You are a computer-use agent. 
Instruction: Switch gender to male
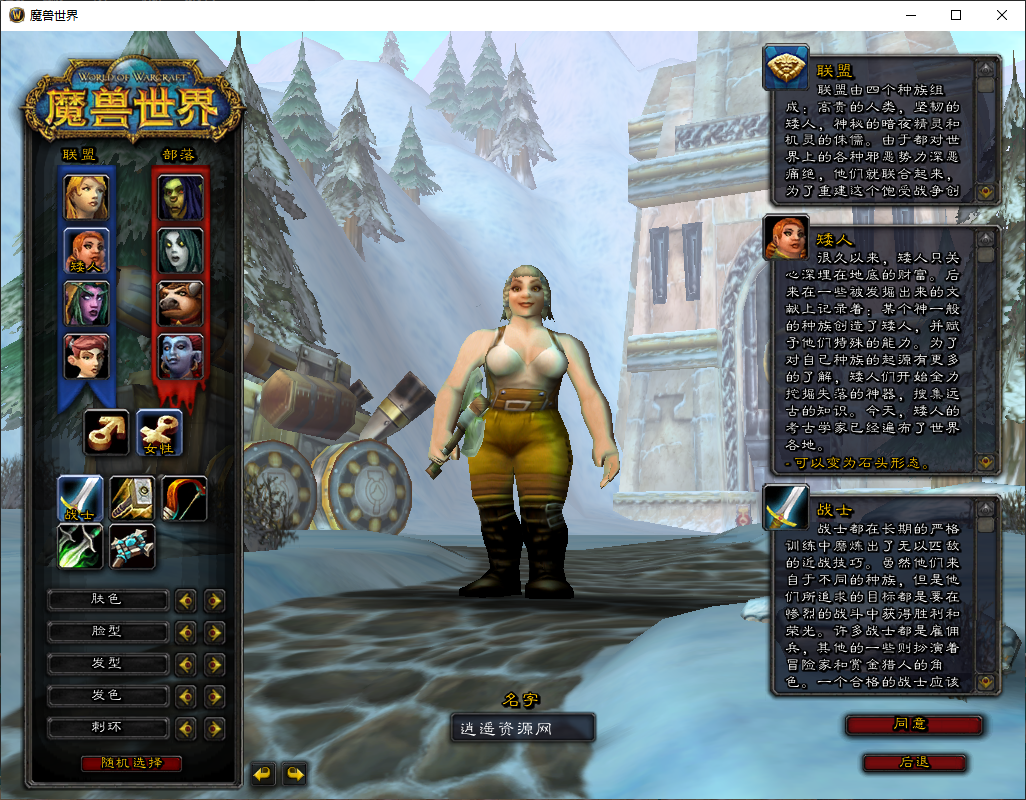pos(107,432)
